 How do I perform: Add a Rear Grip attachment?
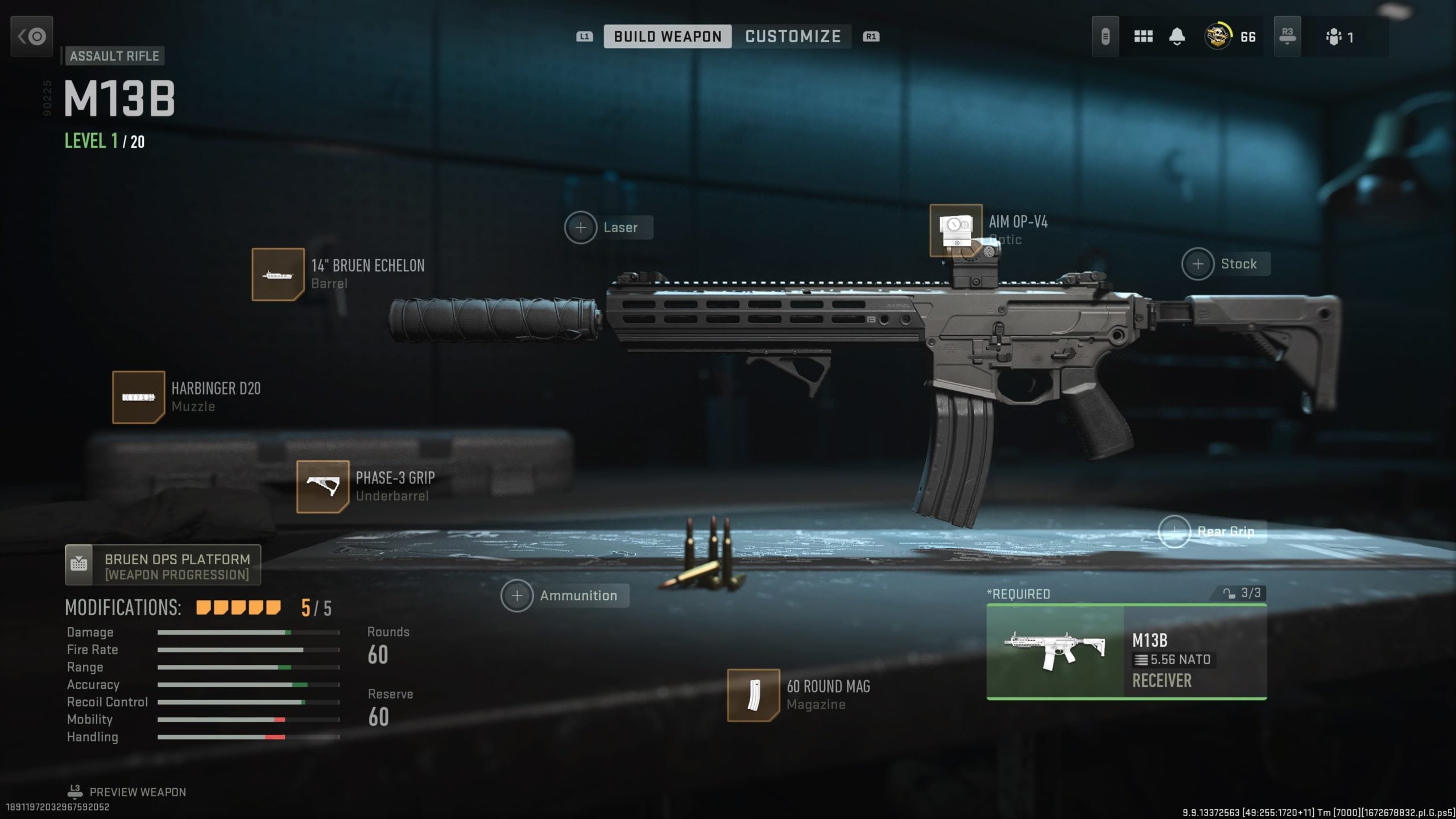1174,531
